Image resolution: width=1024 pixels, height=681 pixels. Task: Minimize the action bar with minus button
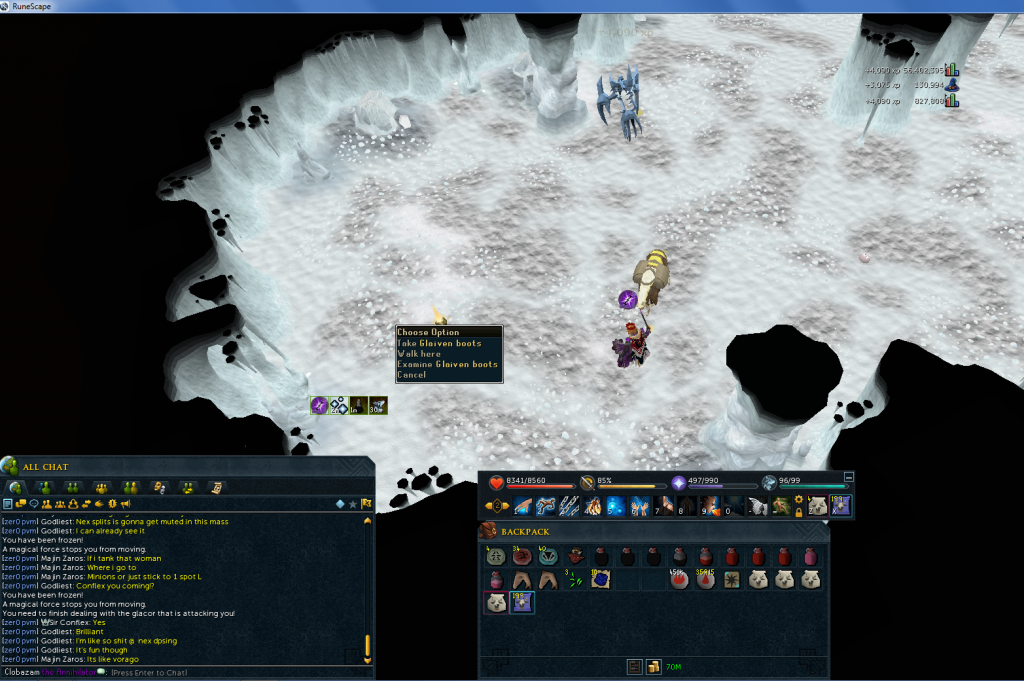[849, 477]
